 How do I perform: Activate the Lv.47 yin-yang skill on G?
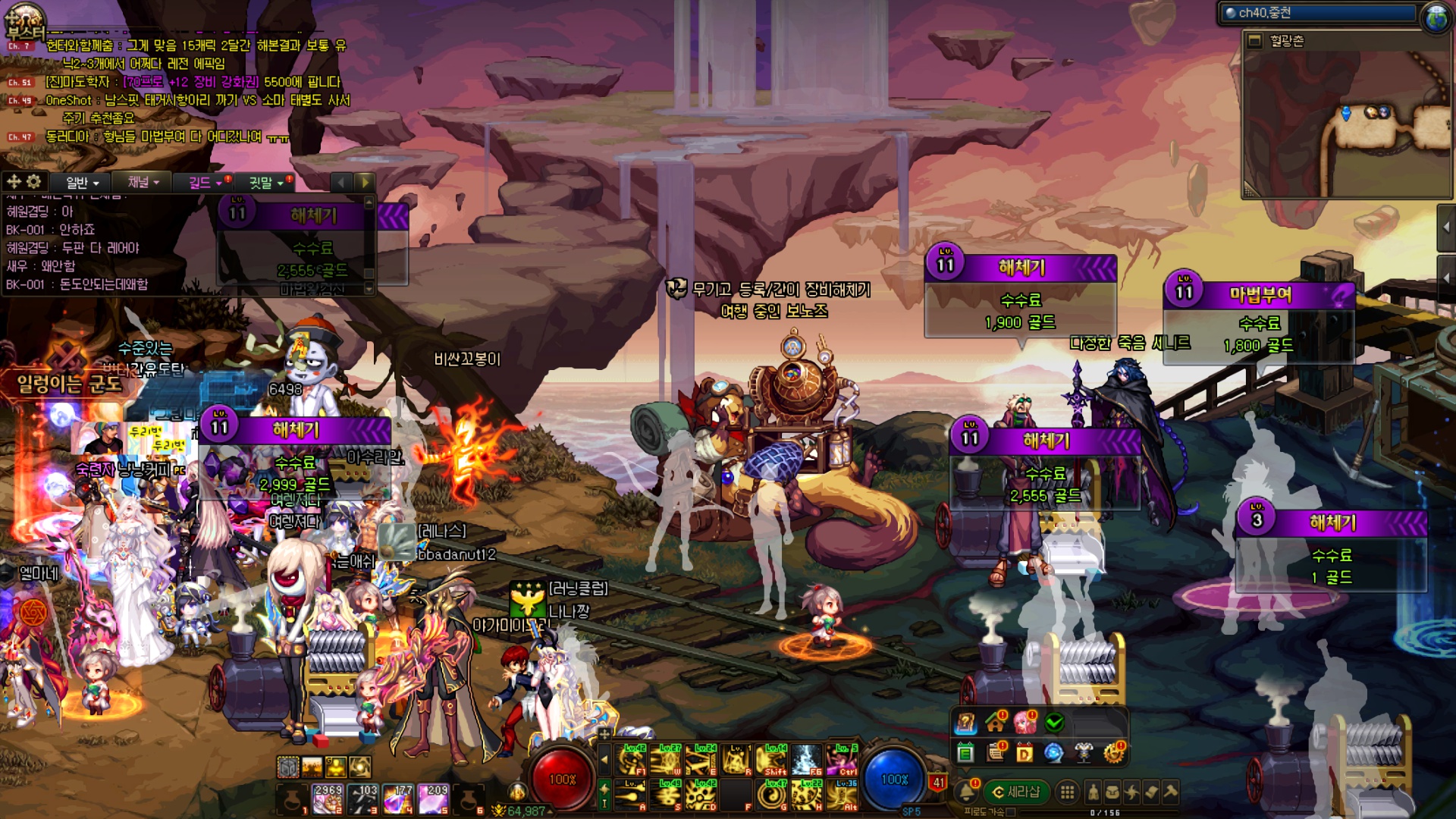tap(771, 795)
